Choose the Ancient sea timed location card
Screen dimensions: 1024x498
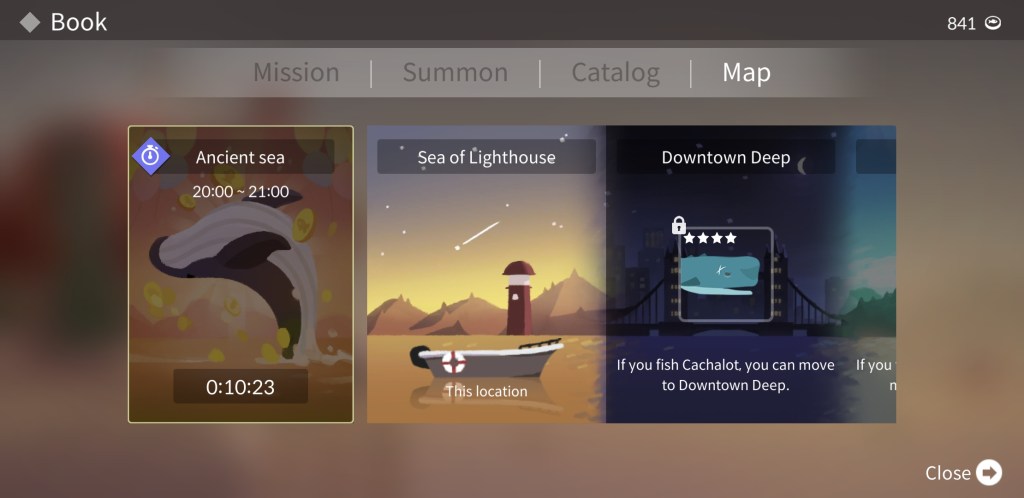click(x=240, y=274)
